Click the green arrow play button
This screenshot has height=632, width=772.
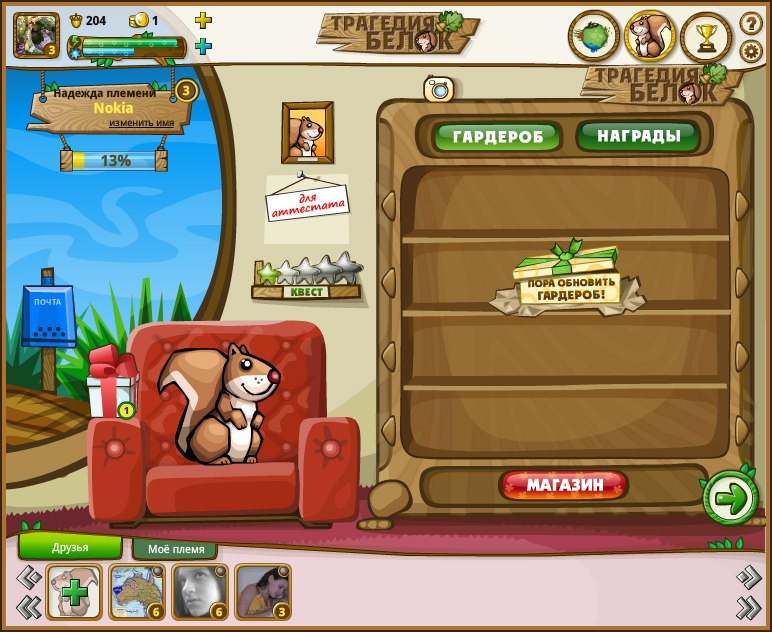731,498
